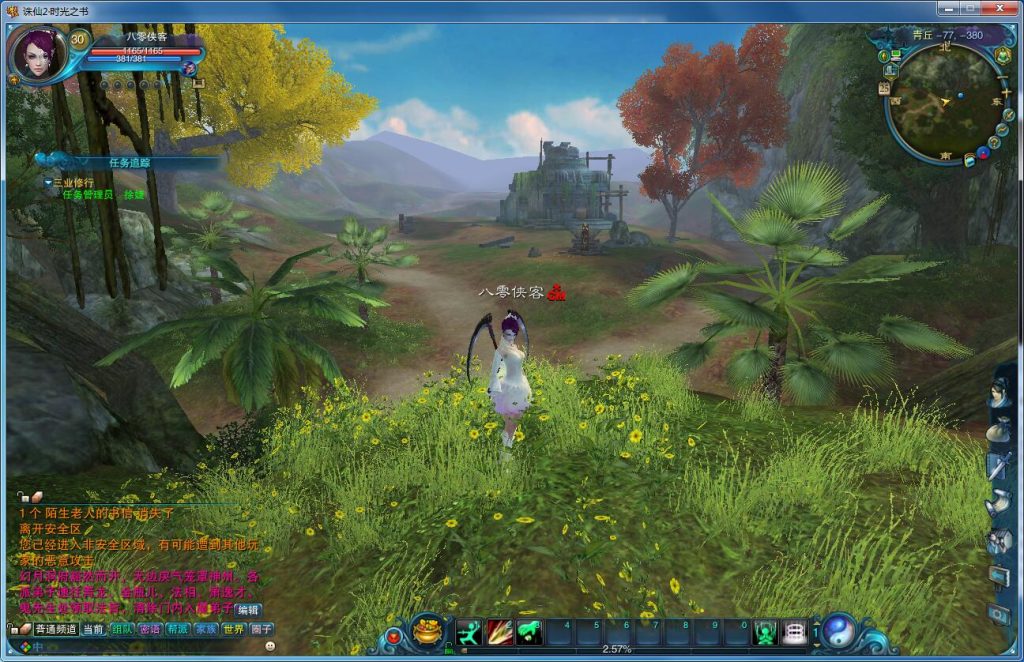The width and height of the screenshot is (1024, 662).
Task: Open the player portrait in the corner
Action: pos(36,53)
